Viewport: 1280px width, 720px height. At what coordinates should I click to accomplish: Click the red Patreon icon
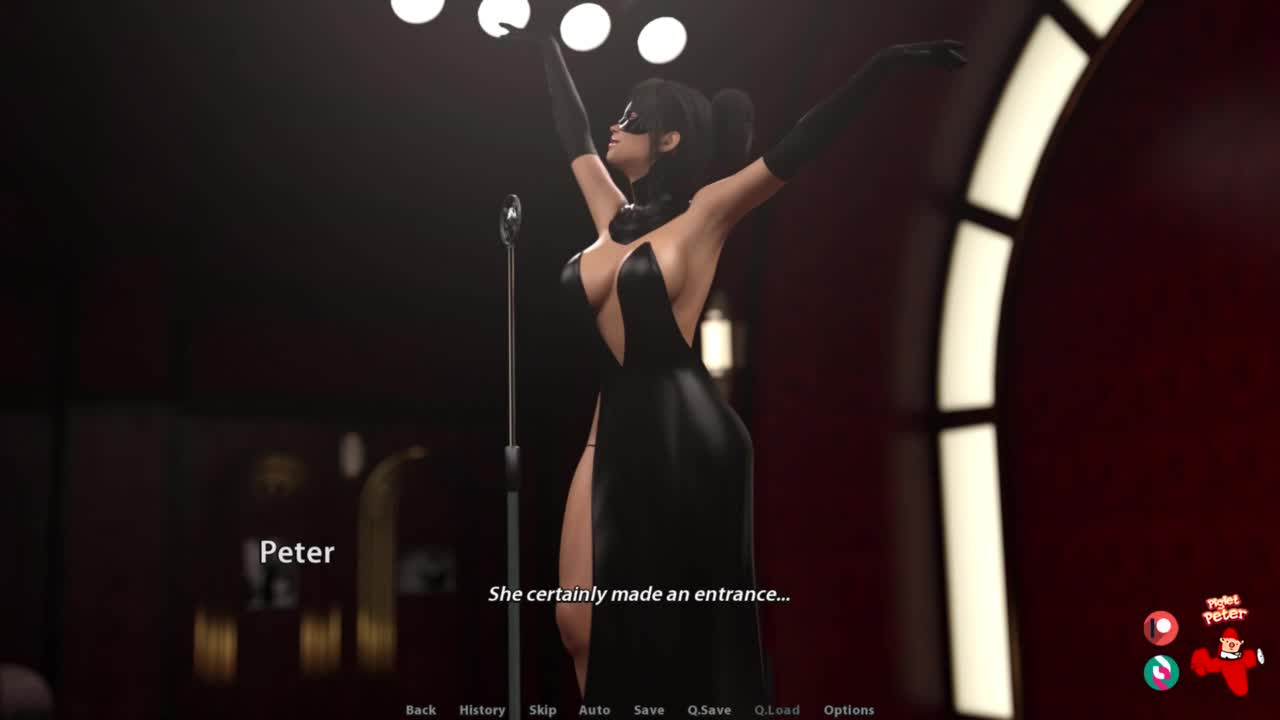click(x=1161, y=628)
